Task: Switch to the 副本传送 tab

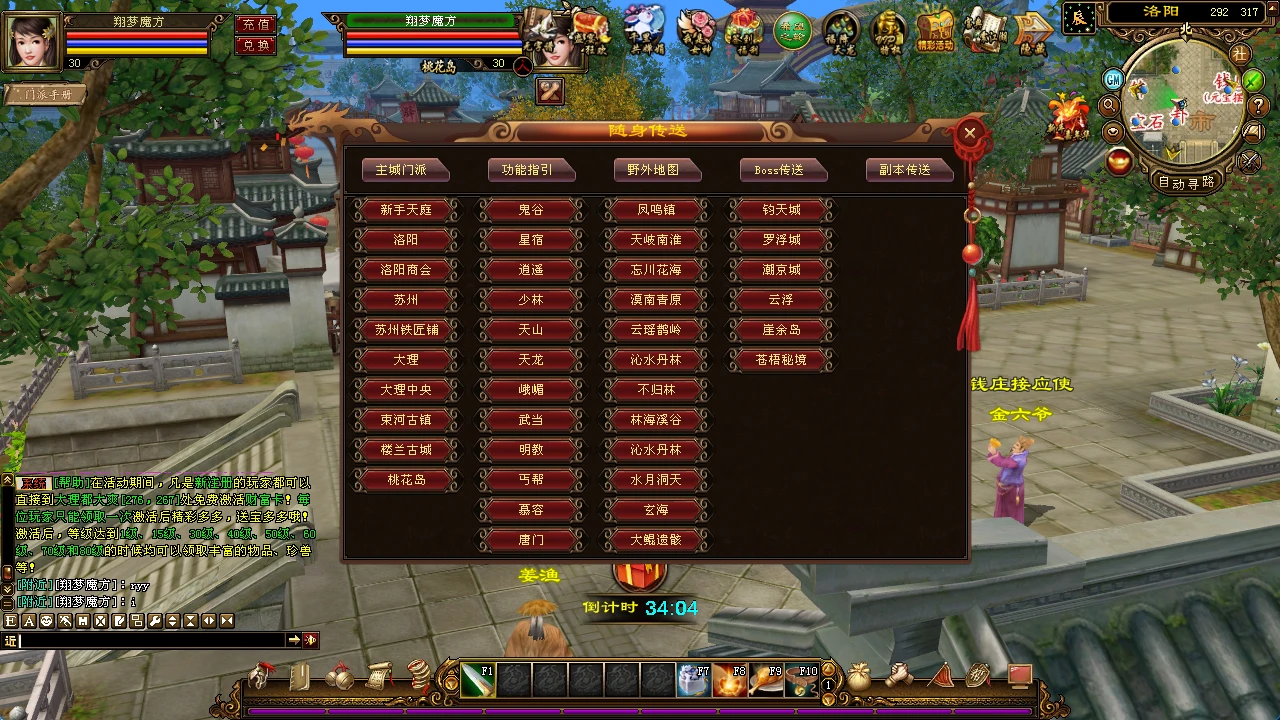Action: coord(909,170)
